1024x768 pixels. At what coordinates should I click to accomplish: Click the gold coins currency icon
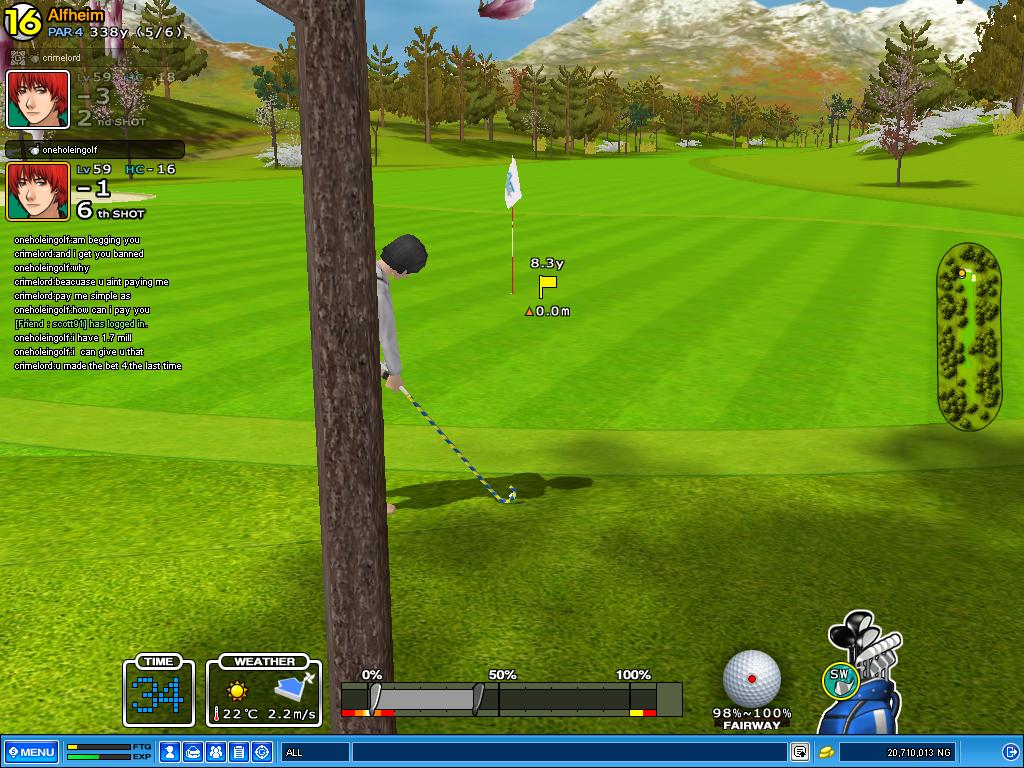827,752
